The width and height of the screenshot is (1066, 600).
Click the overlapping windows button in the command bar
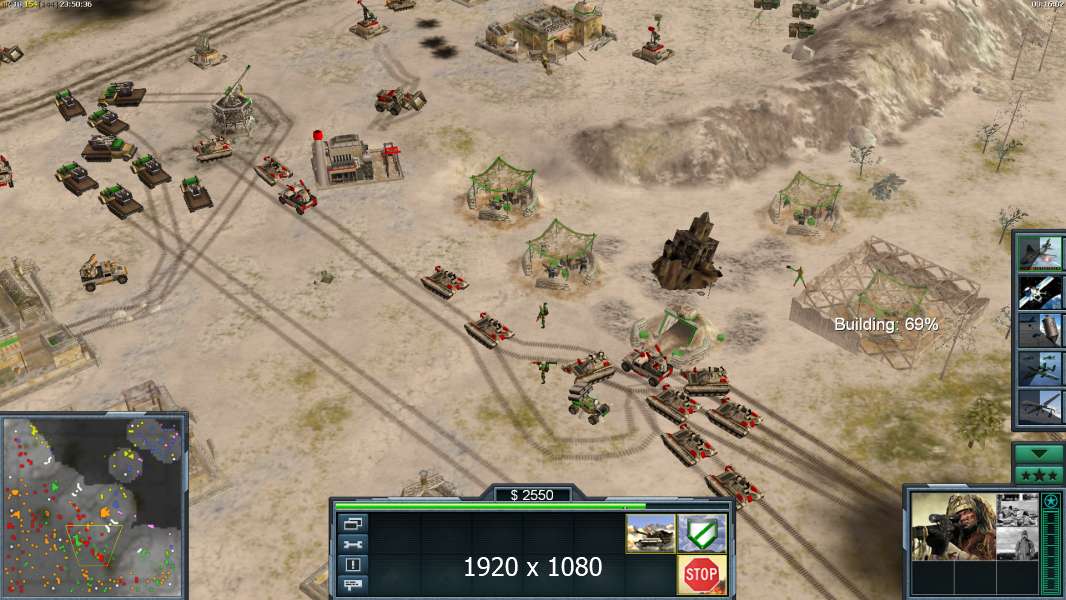(x=353, y=523)
